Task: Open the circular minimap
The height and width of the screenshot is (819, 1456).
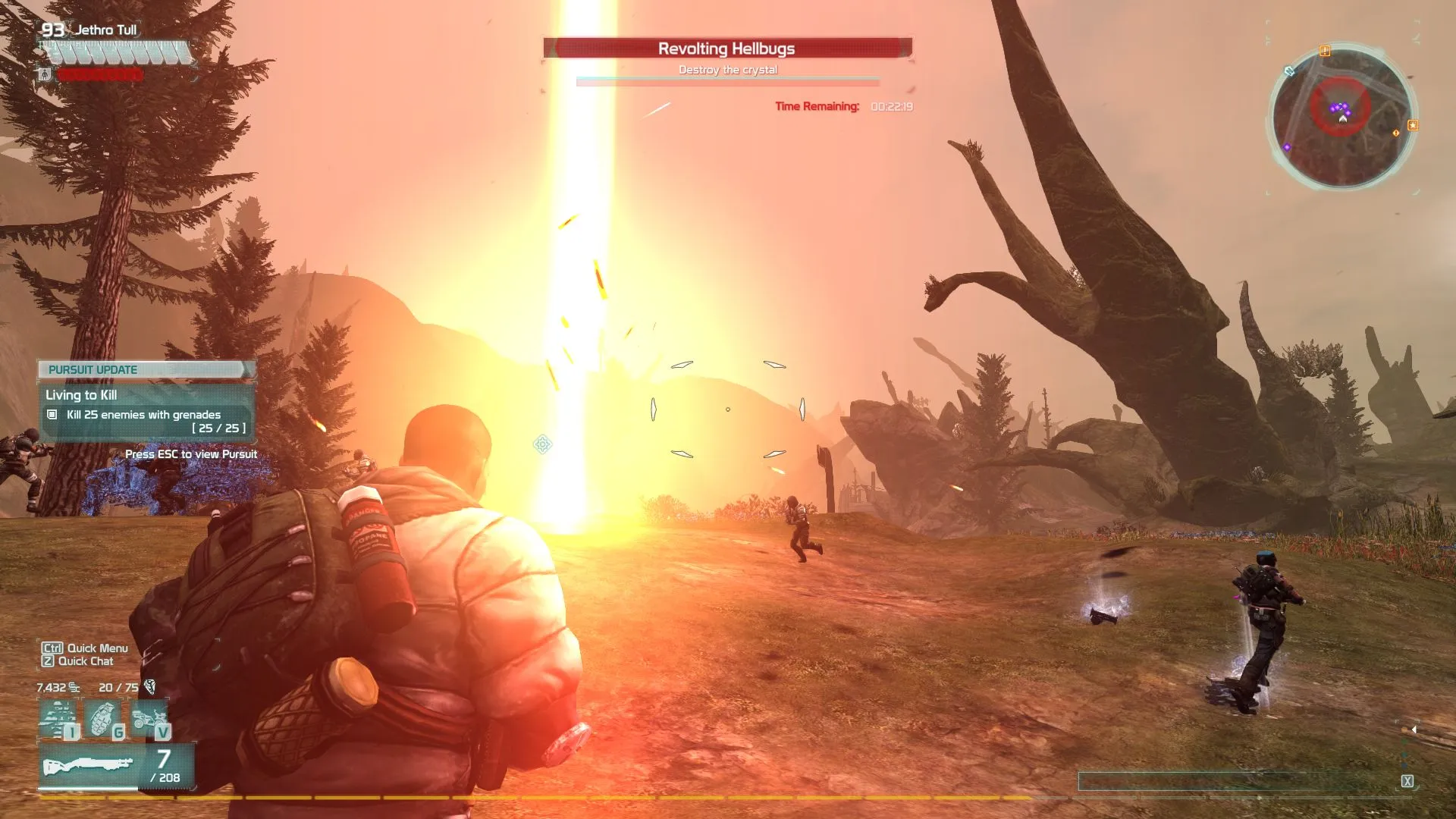Action: [x=1341, y=115]
